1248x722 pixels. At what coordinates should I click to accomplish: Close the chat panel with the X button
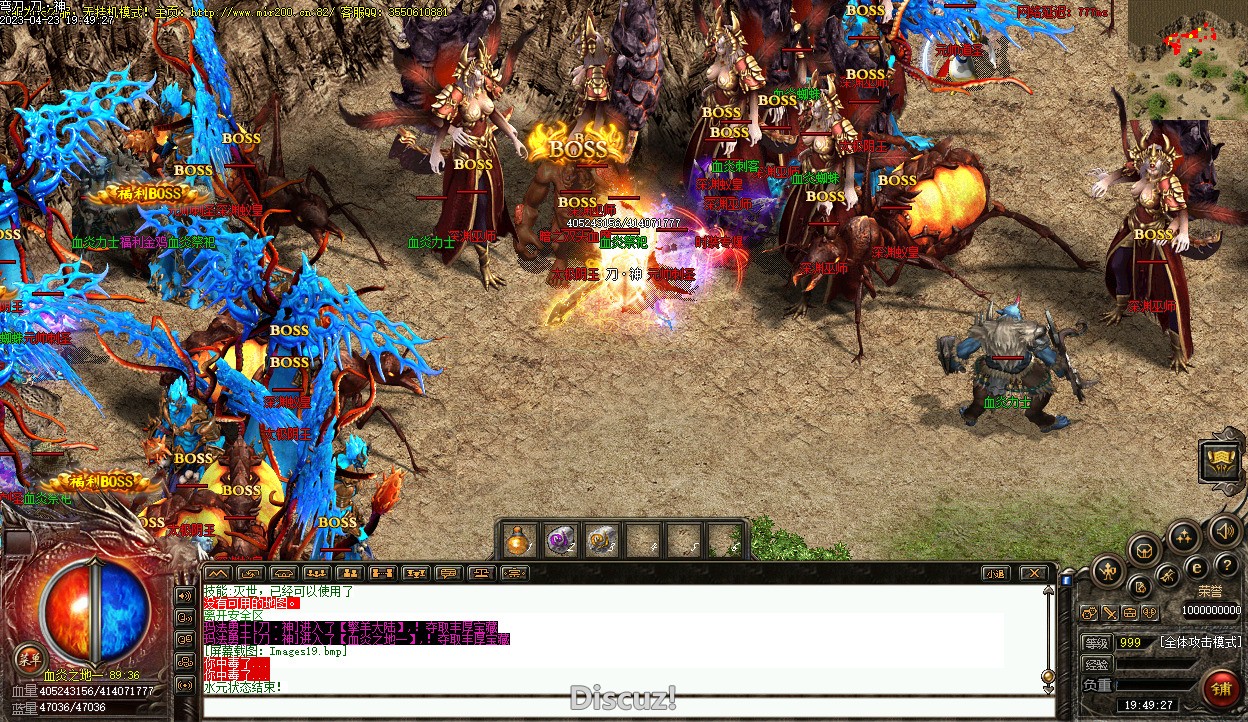(1033, 573)
